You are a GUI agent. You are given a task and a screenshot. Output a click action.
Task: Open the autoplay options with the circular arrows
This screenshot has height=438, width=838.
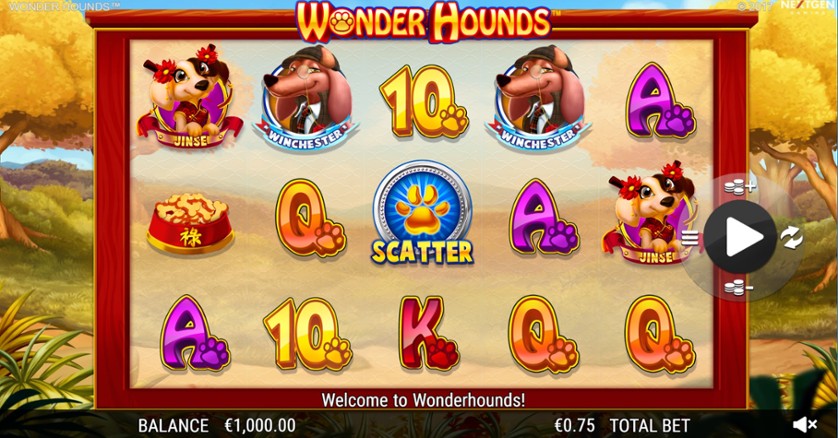(790, 237)
